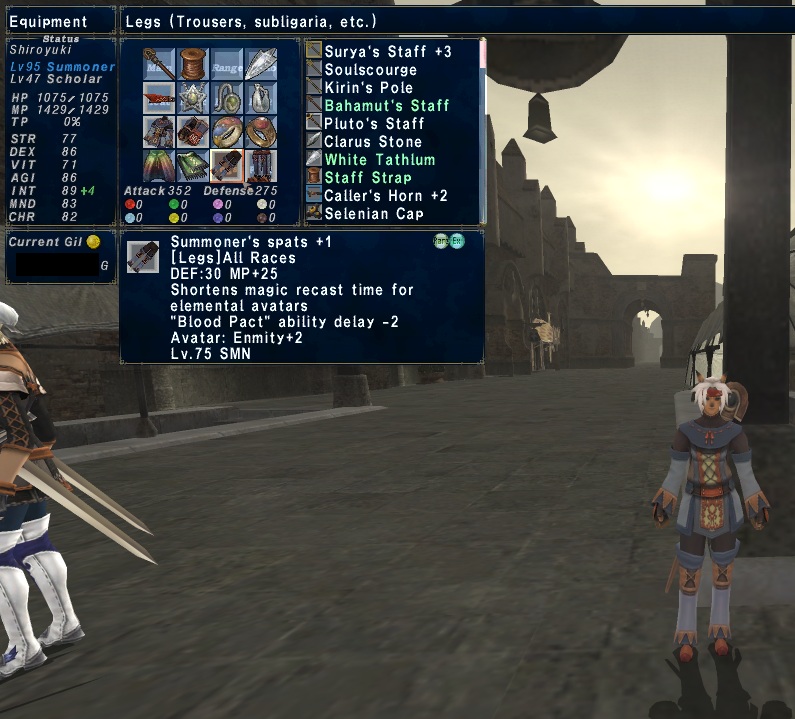
Task: Select the green sash waist slot
Action: coord(193,166)
